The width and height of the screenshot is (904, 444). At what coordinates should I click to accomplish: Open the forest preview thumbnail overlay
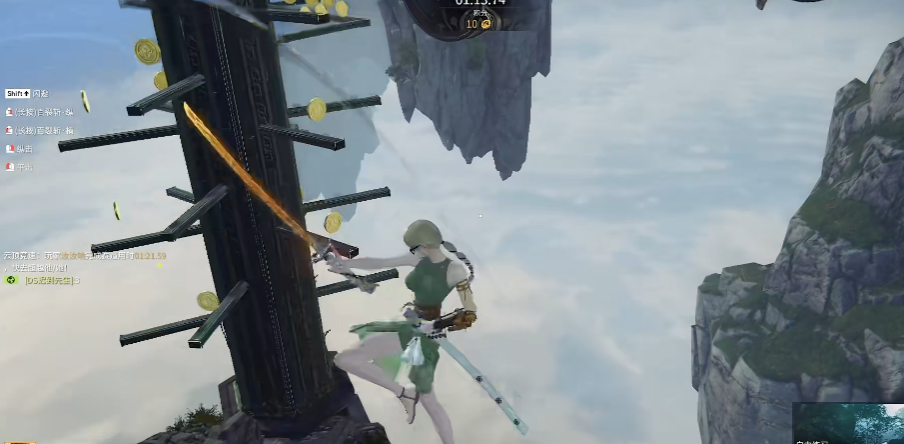[x=848, y=424]
